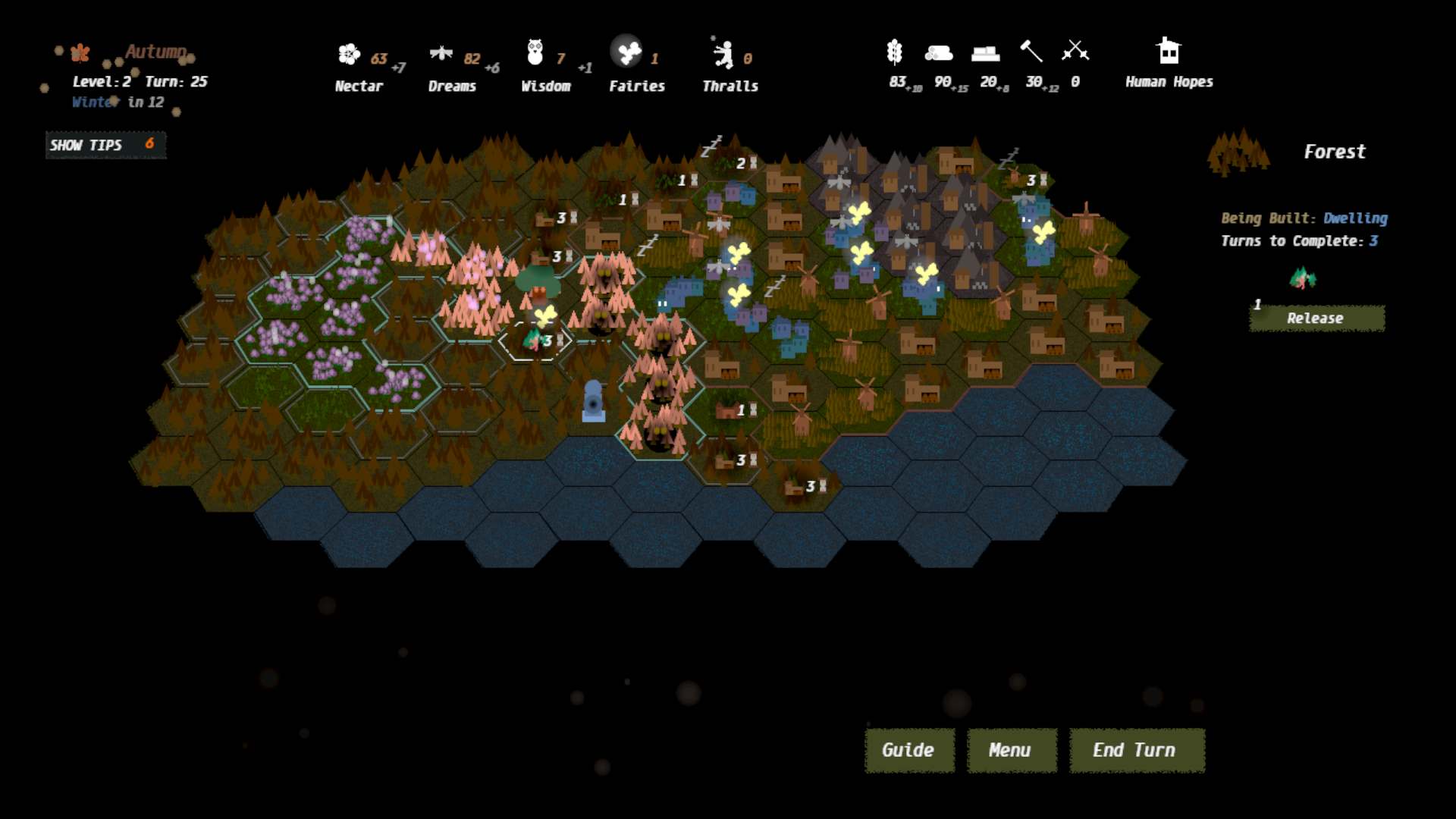Image resolution: width=1456 pixels, height=819 pixels.
Task: Click the End Turn button
Action: [1136, 750]
